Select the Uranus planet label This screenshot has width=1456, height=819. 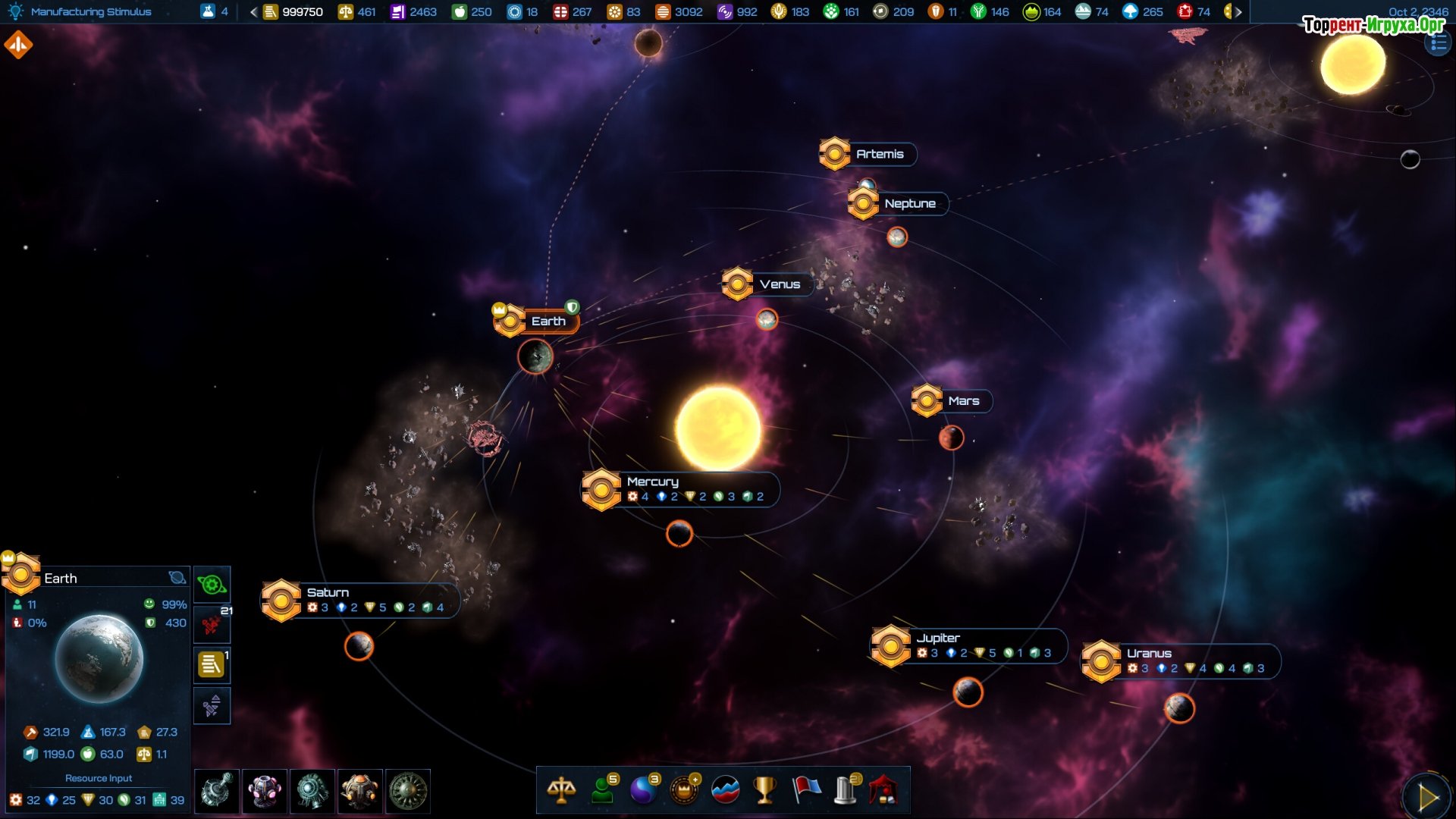[1149, 653]
